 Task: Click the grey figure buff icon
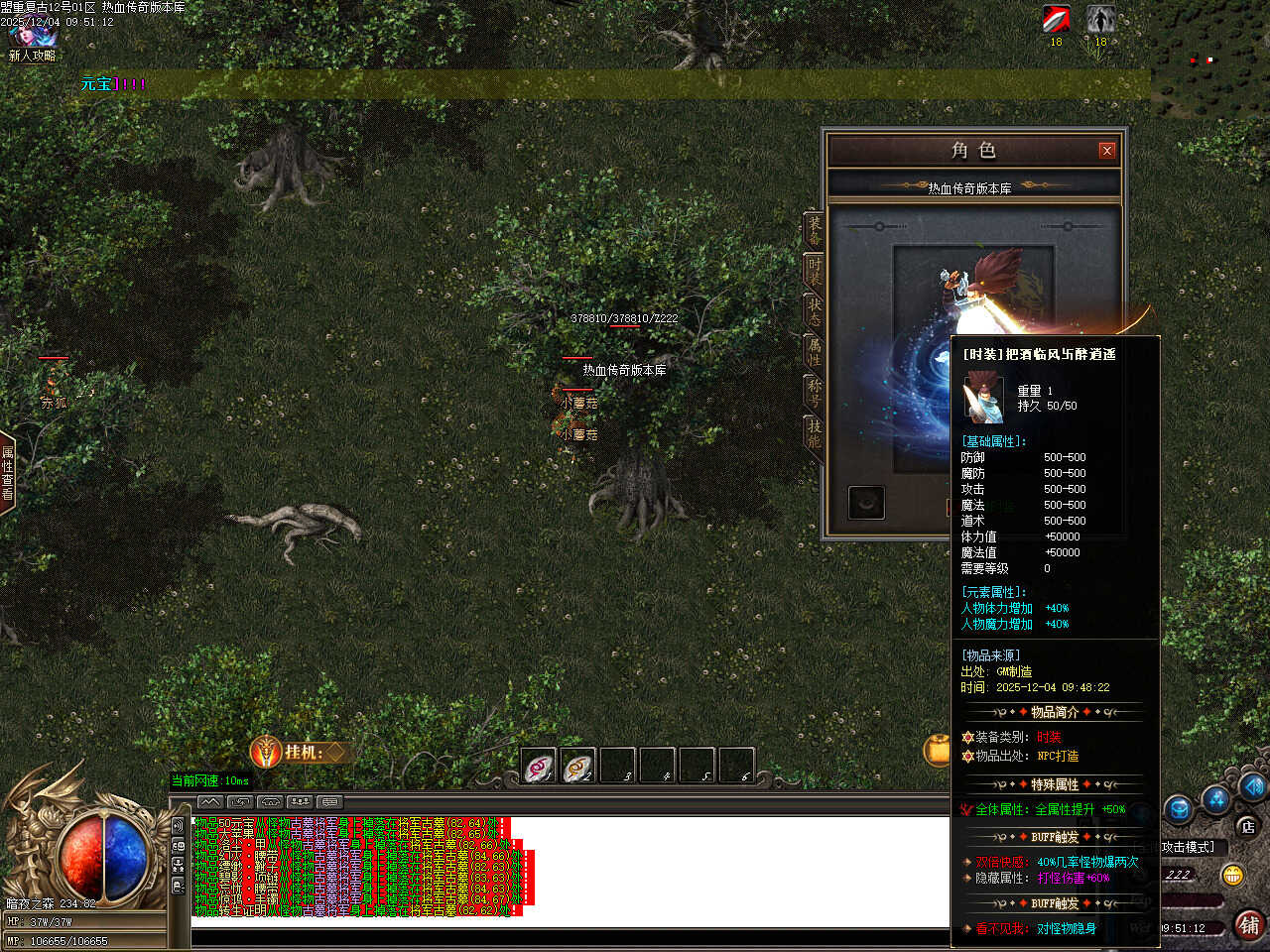1100,20
